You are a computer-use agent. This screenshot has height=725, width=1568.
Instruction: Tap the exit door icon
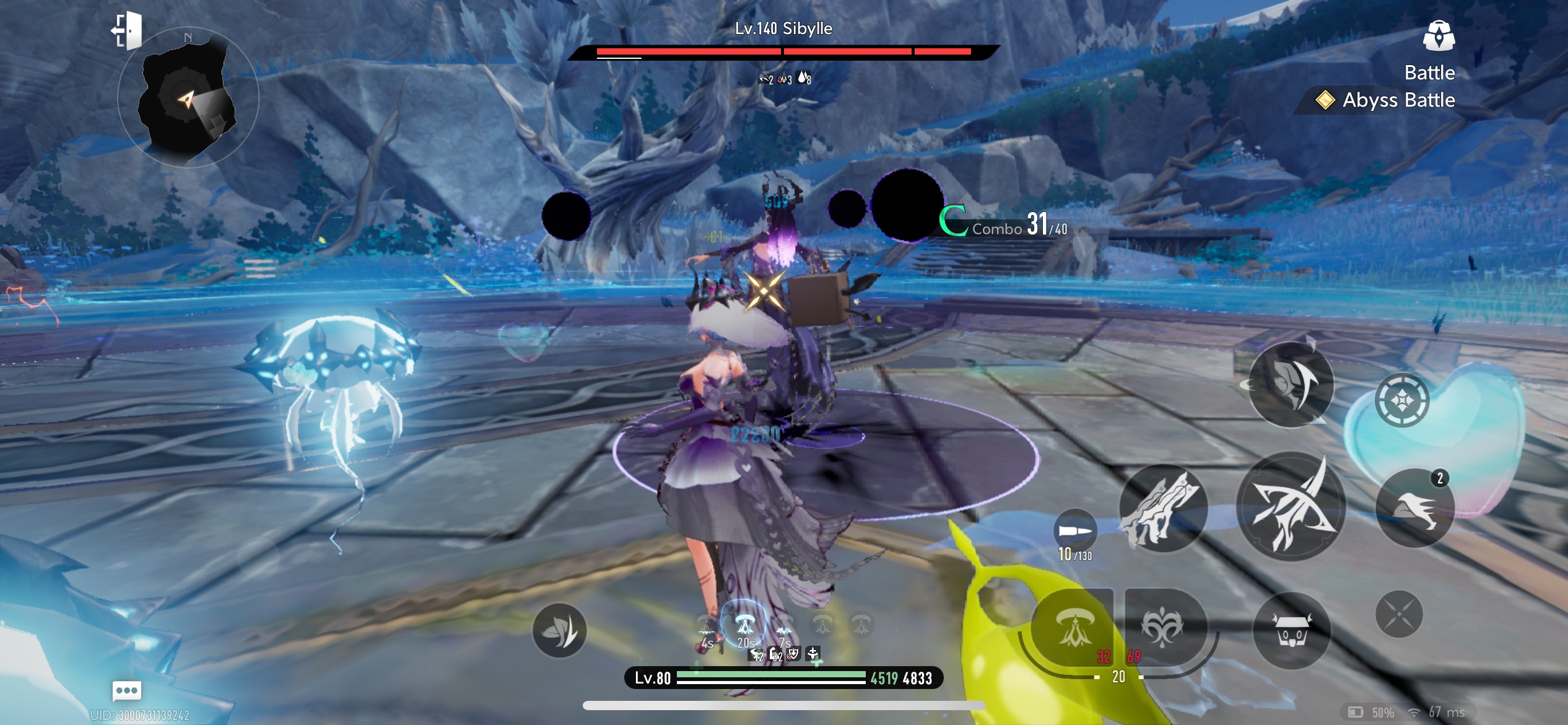[128, 31]
